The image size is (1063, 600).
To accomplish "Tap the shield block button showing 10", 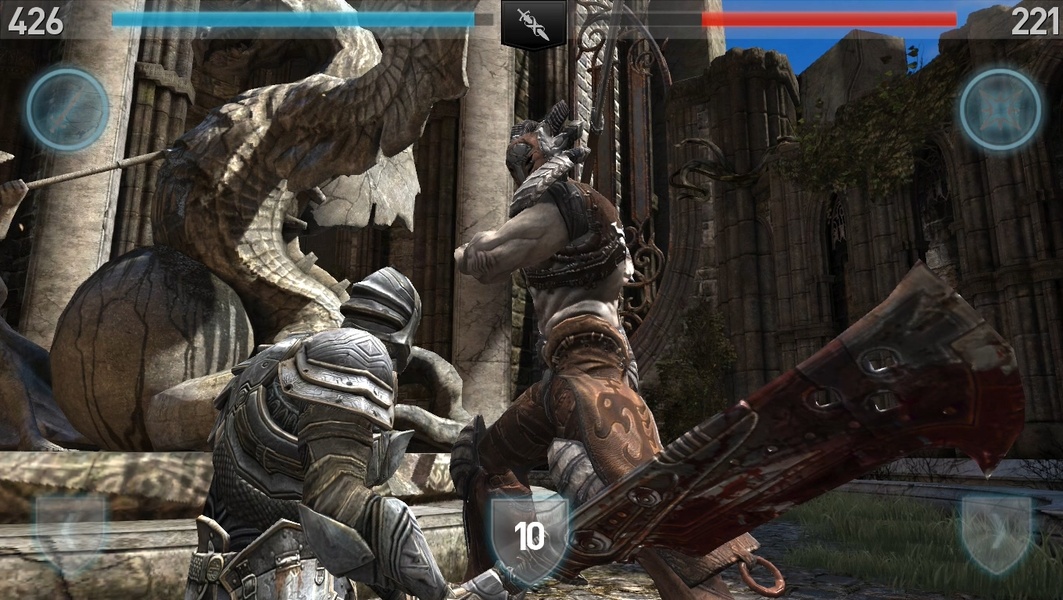I will pyautogui.click(x=529, y=537).
